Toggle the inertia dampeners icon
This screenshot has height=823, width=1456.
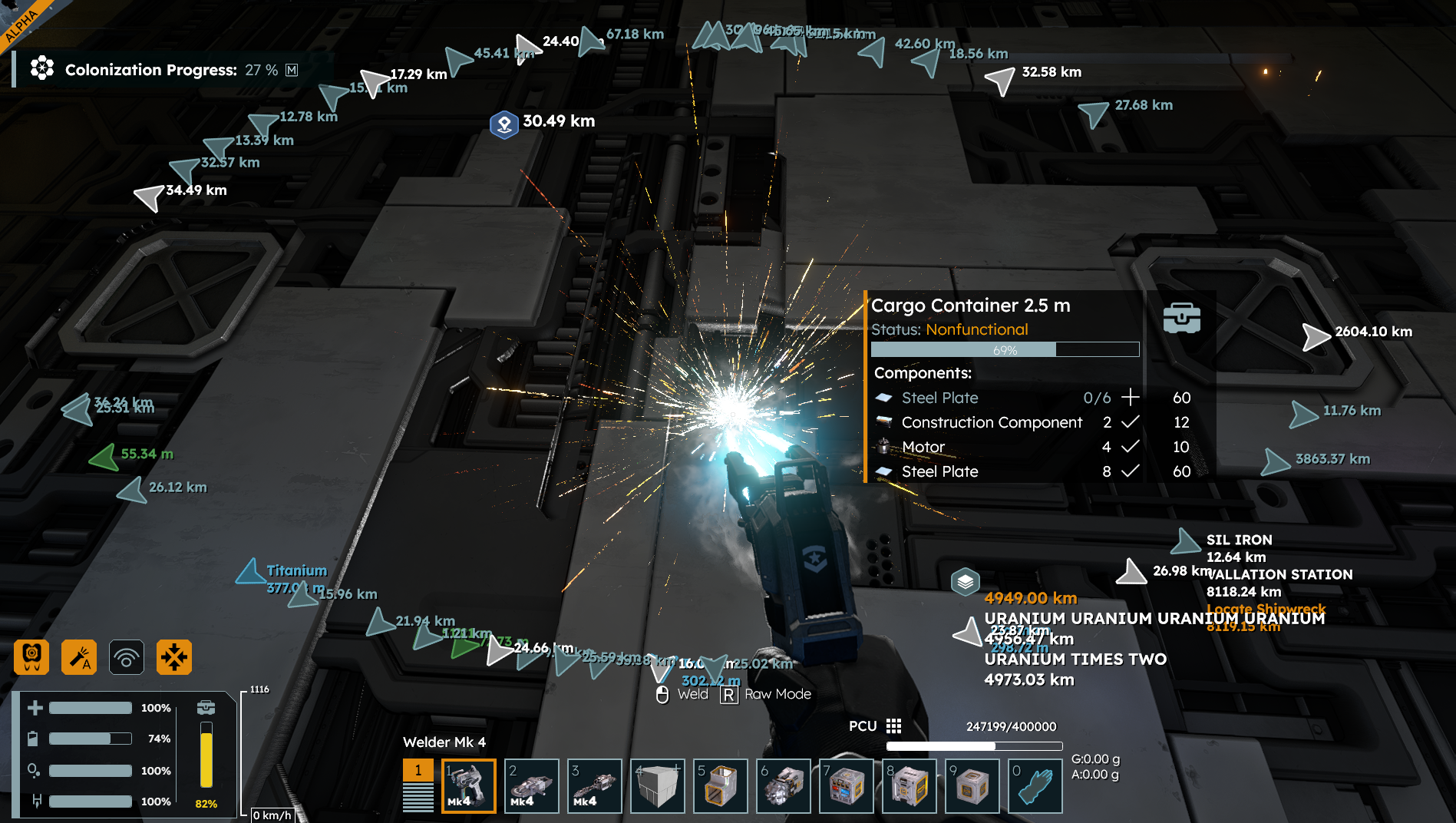[174, 657]
